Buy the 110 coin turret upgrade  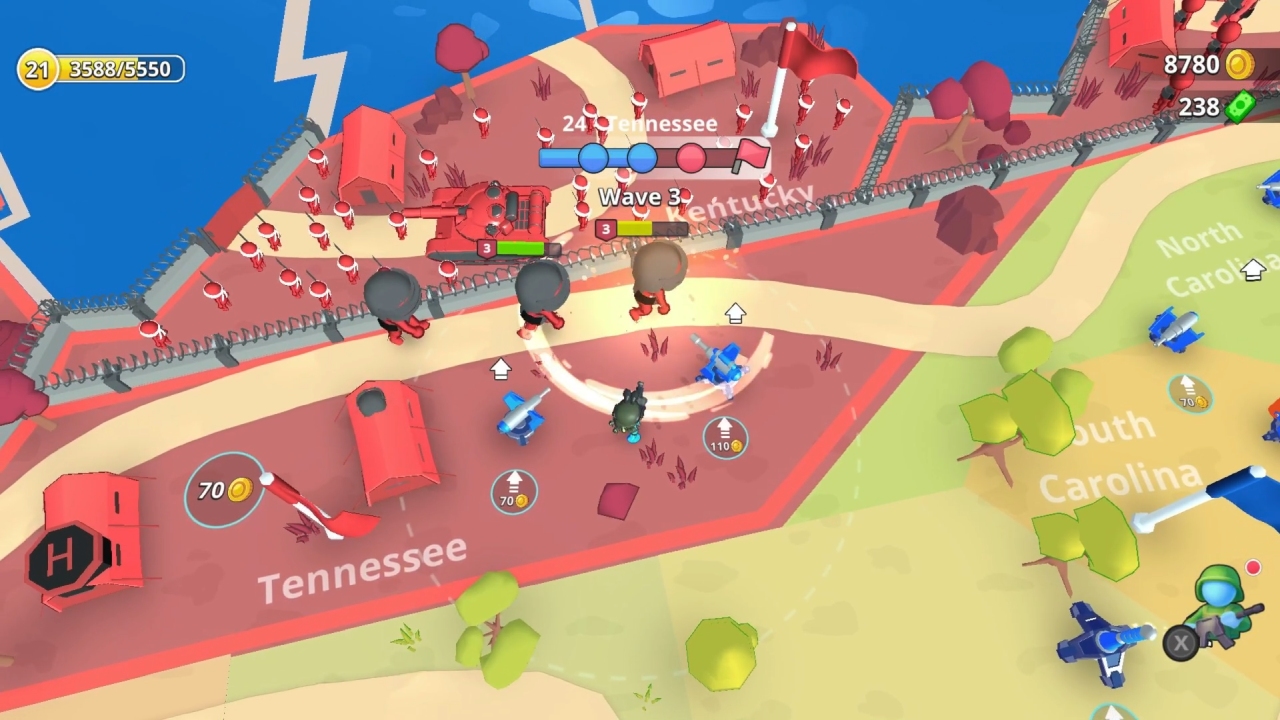pyautogui.click(x=724, y=440)
